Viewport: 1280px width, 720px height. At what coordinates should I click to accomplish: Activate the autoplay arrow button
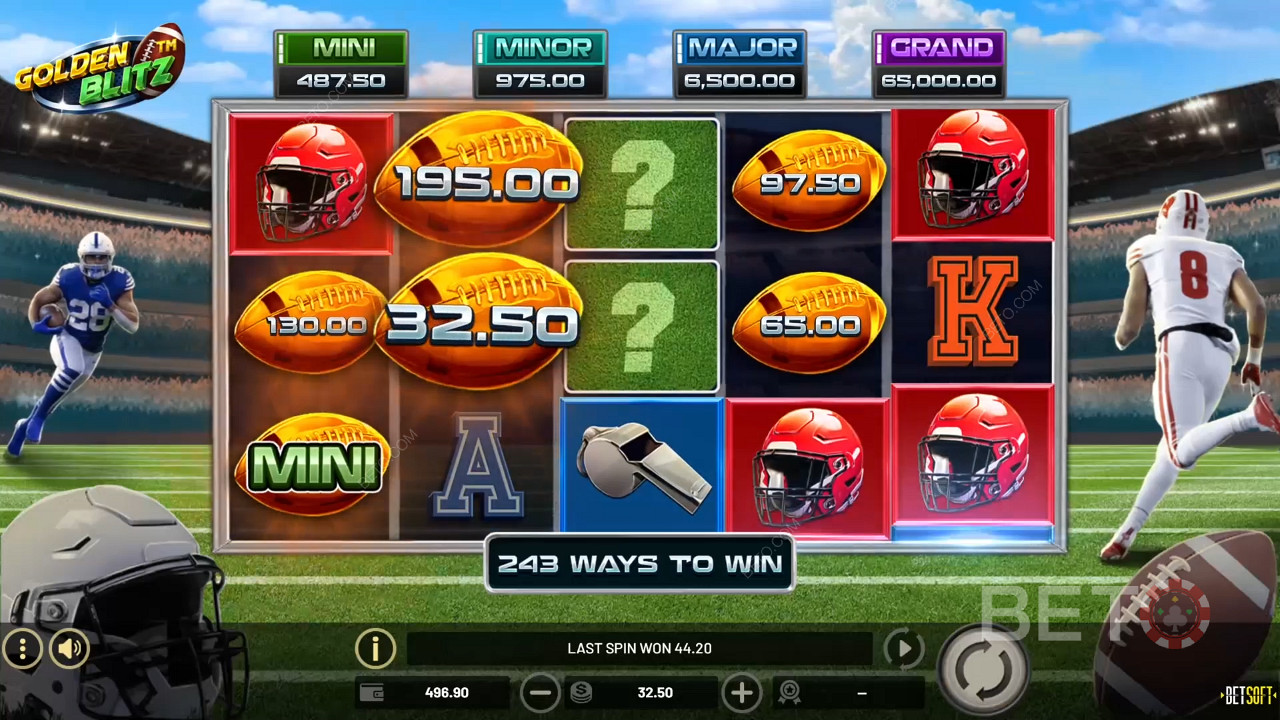[x=904, y=649]
